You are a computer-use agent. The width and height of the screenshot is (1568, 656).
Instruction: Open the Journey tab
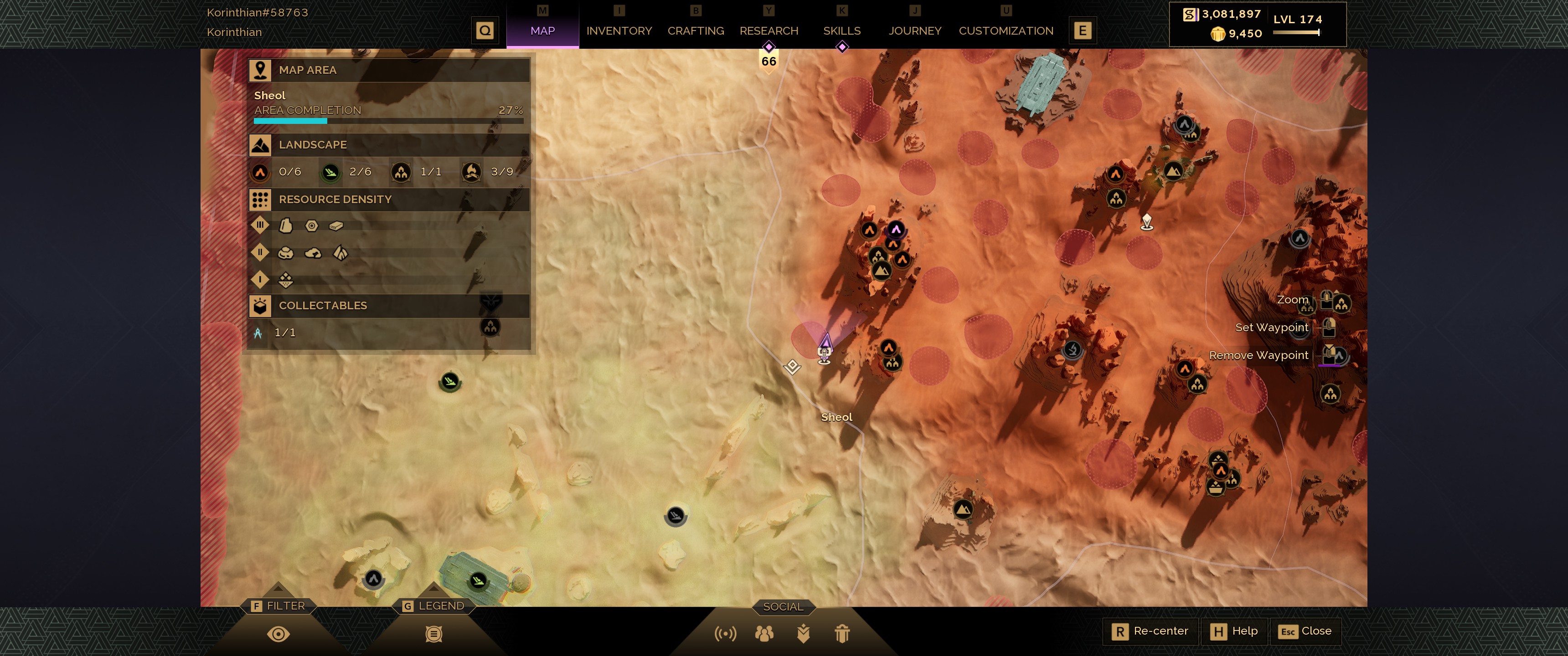tap(914, 31)
